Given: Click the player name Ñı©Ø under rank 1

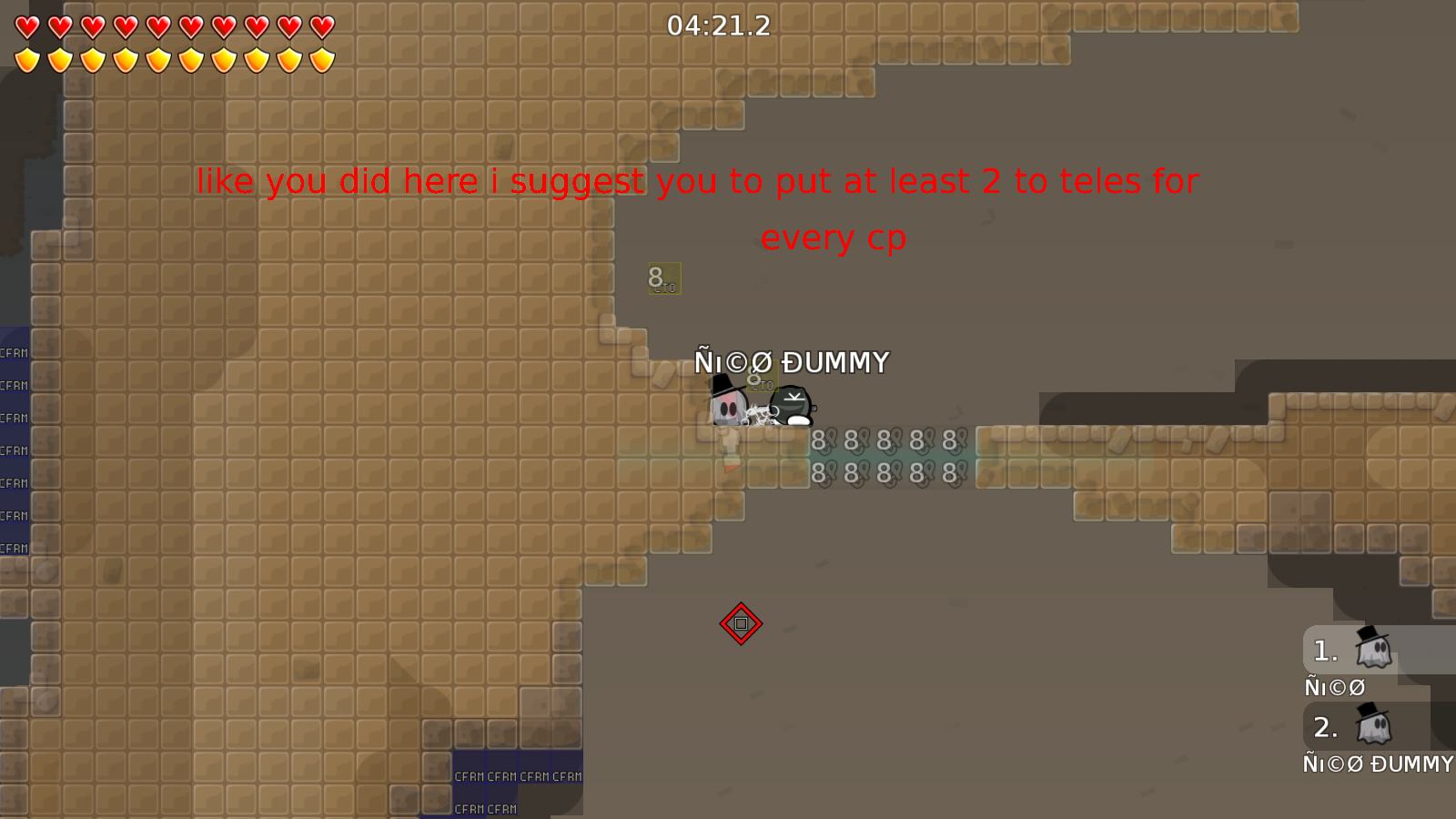Looking at the screenshot, I should 1334,687.
